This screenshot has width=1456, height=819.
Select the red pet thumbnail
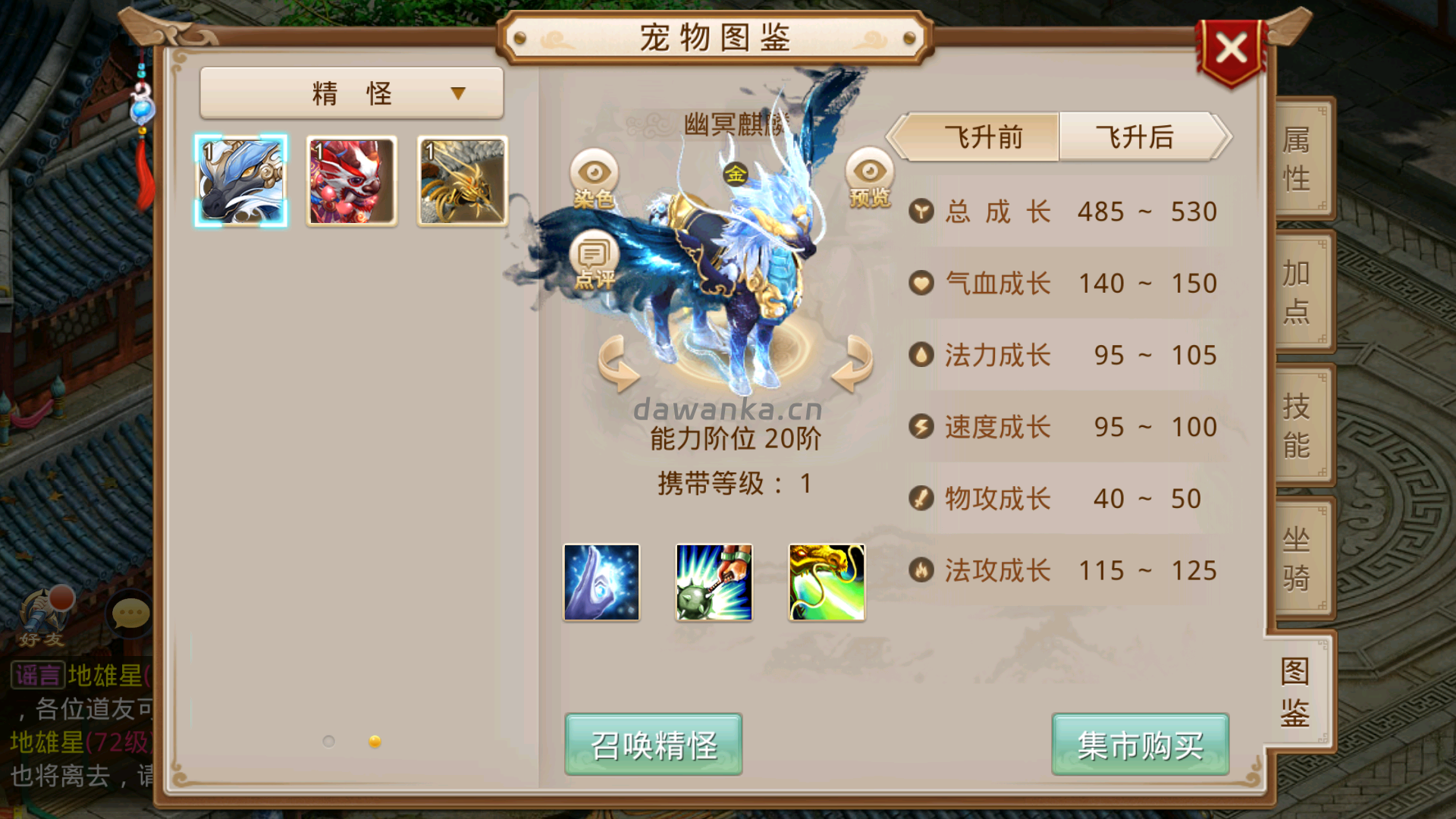[351, 179]
